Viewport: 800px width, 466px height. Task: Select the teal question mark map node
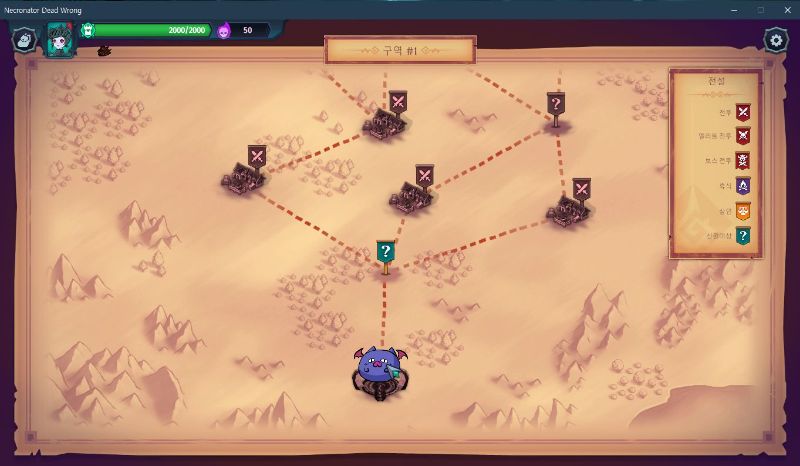pyautogui.click(x=385, y=252)
